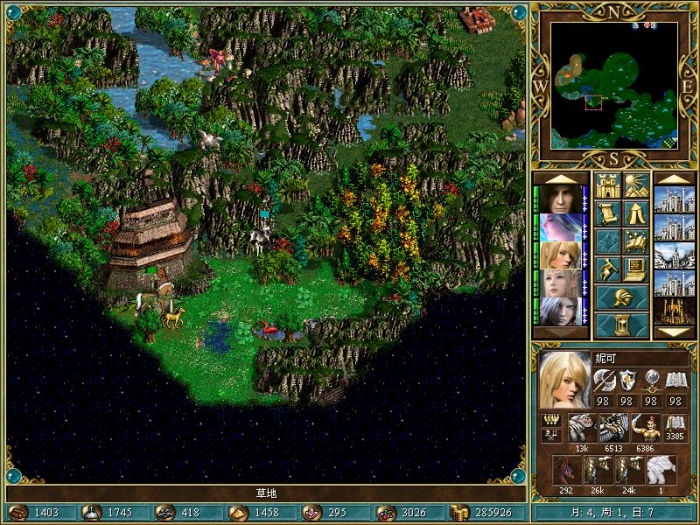Click the tent sleep hero button

point(635,213)
